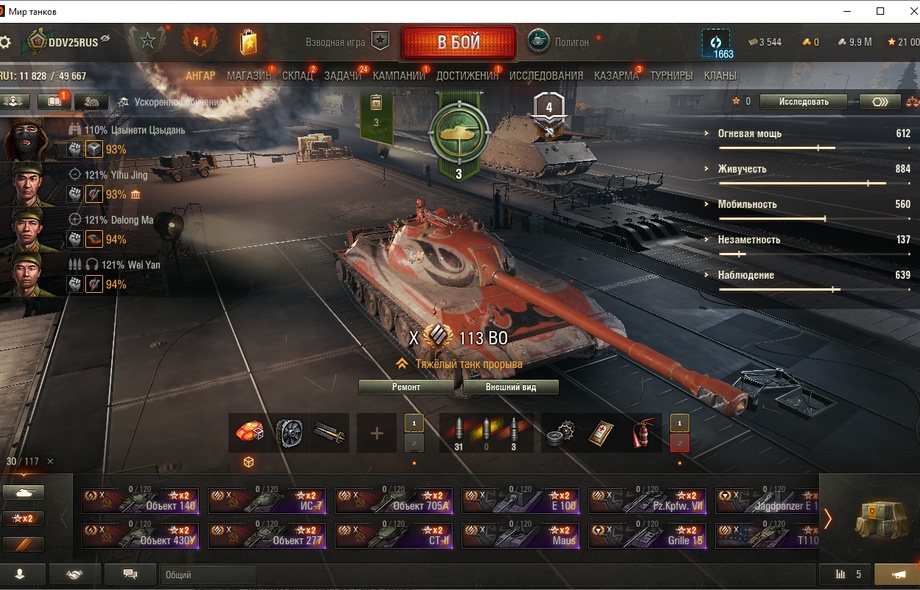This screenshot has width=920, height=590.
Task: Open the ЗАДАЧИ tab
Action: (x=343, y=75)
